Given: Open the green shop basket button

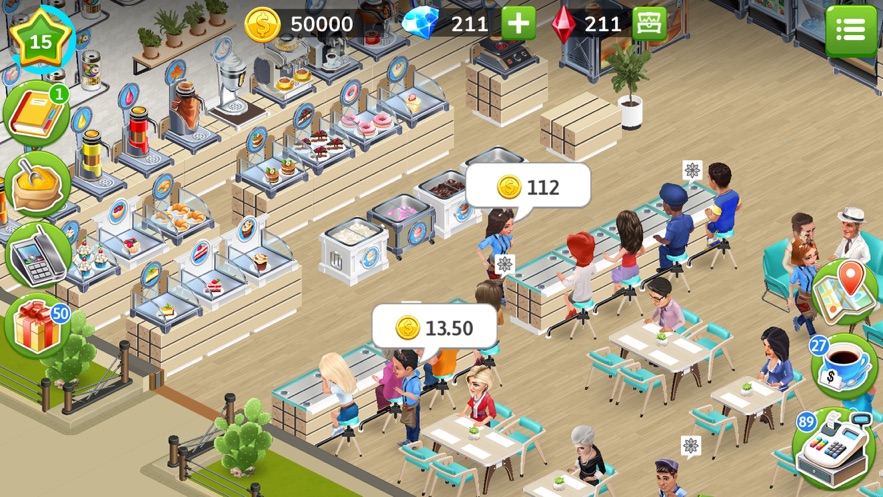Looking at the screenshot, I should 650,23.
